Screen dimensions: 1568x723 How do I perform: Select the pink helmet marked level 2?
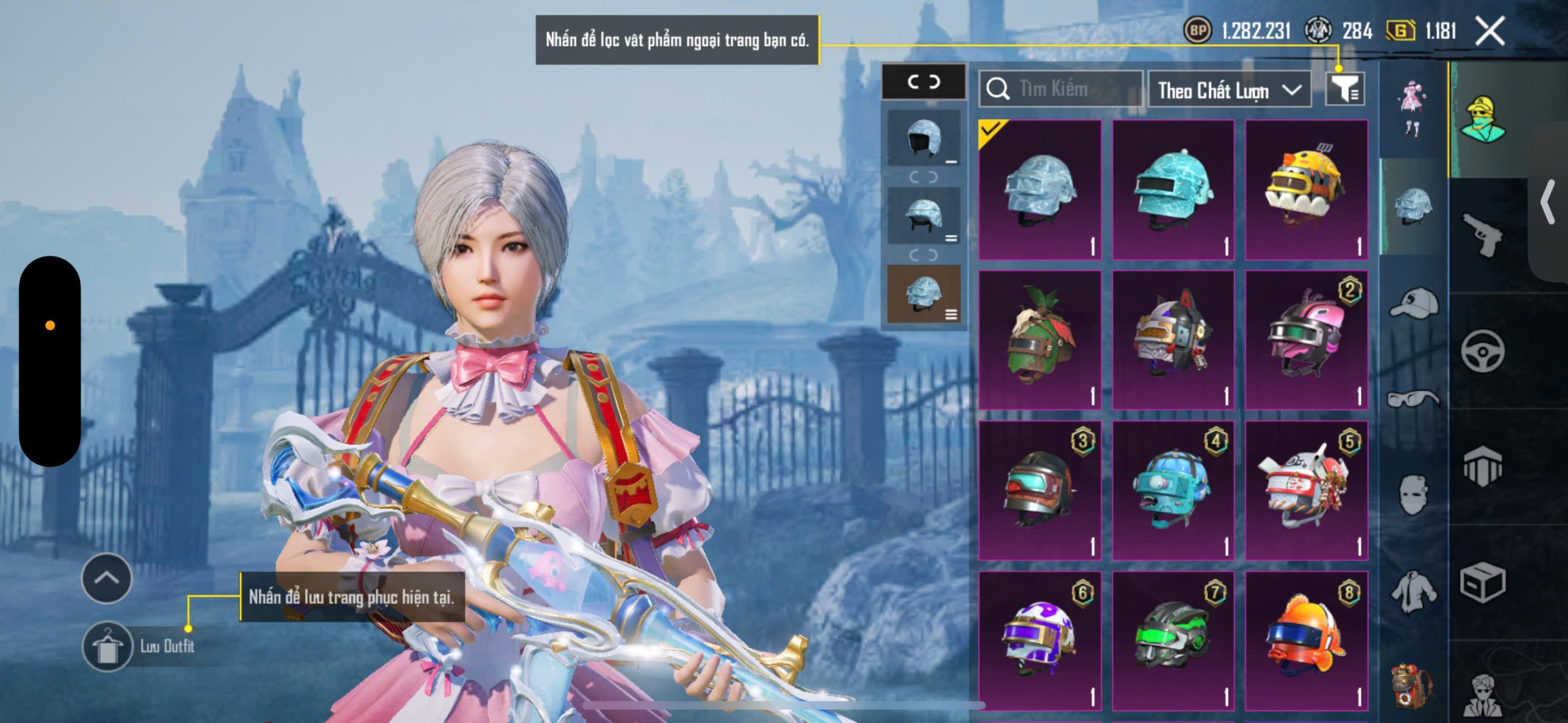1306,340
